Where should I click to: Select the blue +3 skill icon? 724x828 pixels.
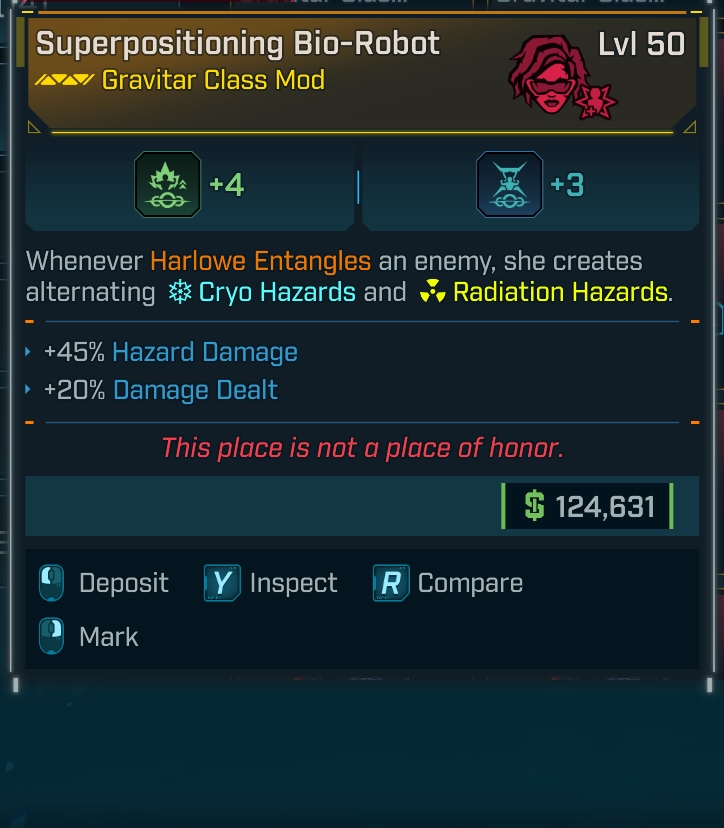click(x=509, y=185)
